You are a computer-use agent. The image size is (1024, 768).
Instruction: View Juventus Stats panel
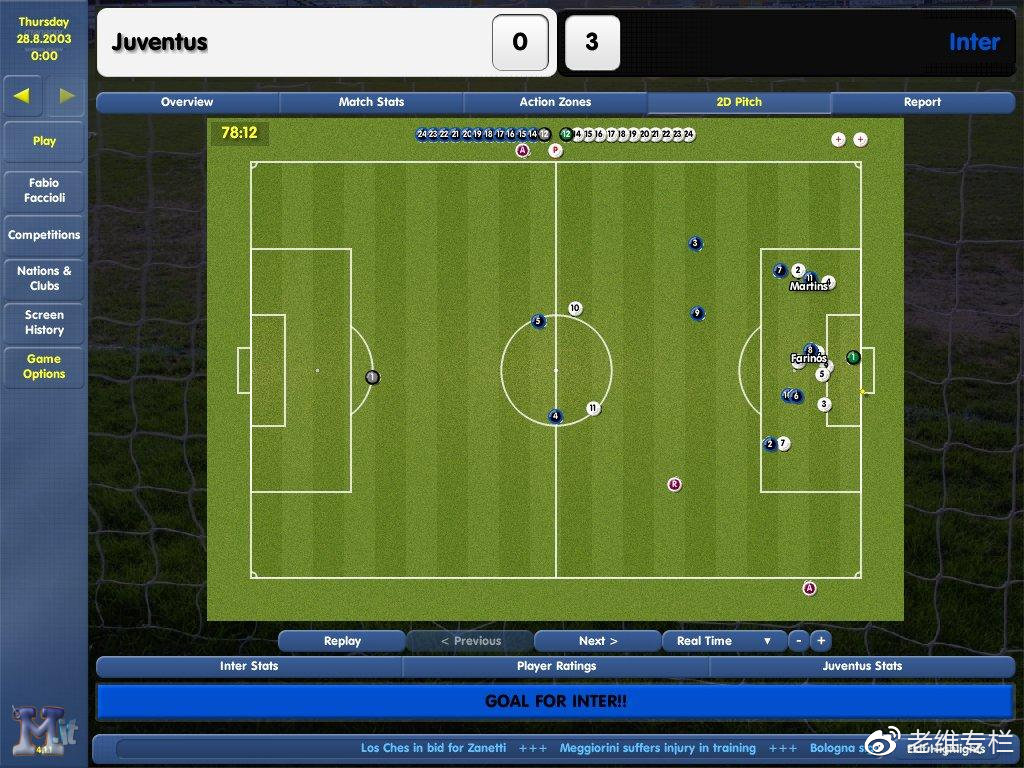pyautogui.click(x=862, y=666)
